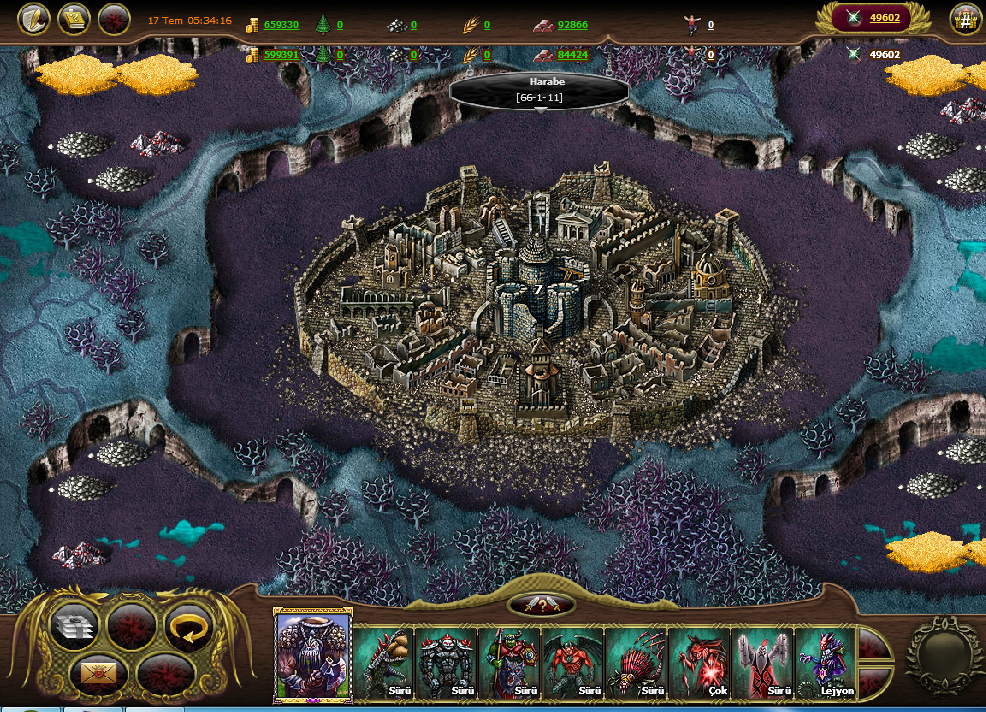This screenshot has width=986, height=712.
Task: Open the battle help question mark button
Action: (x=541, y=605)
